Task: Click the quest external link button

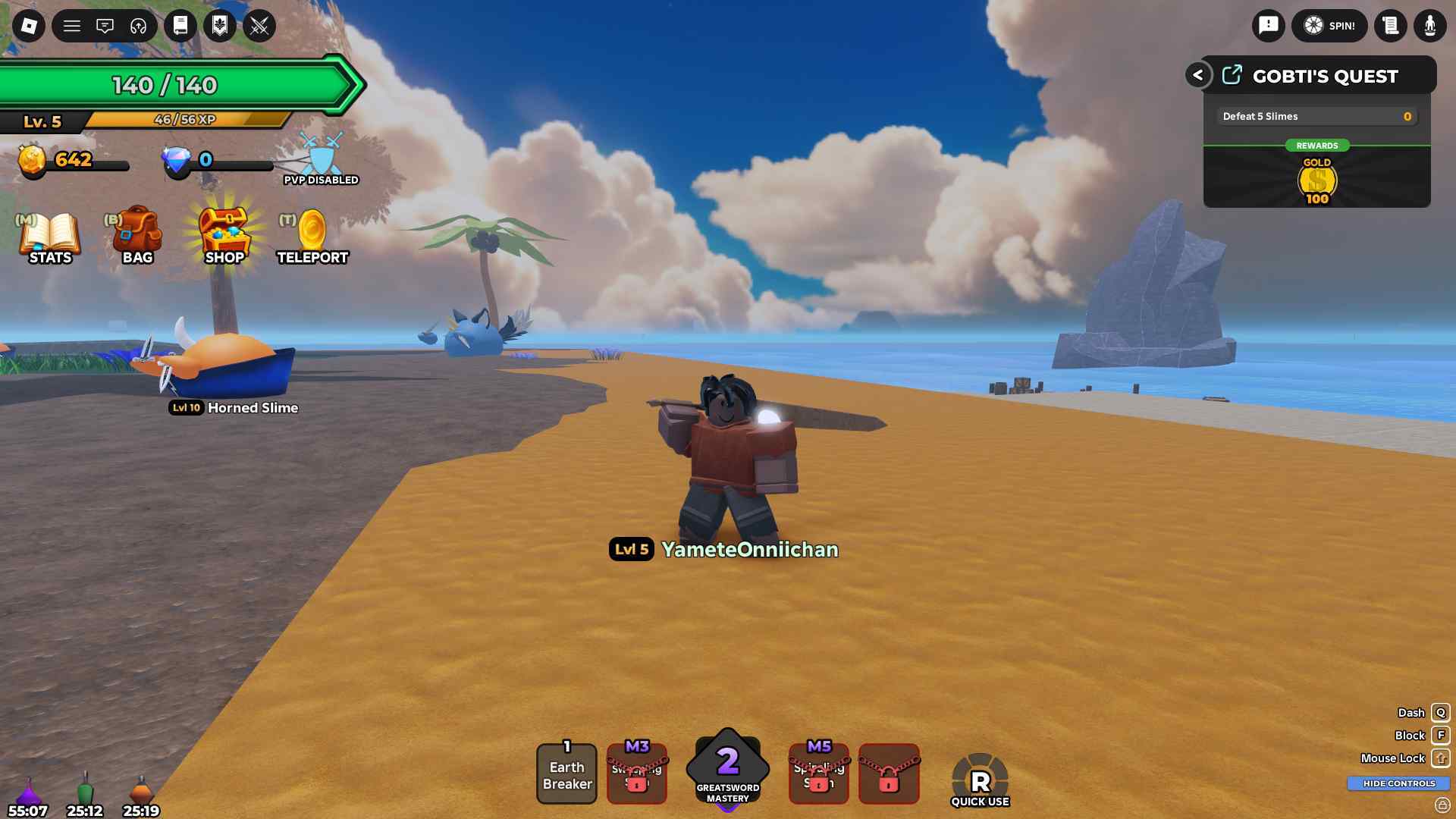Action: [x=1232, y=74]
